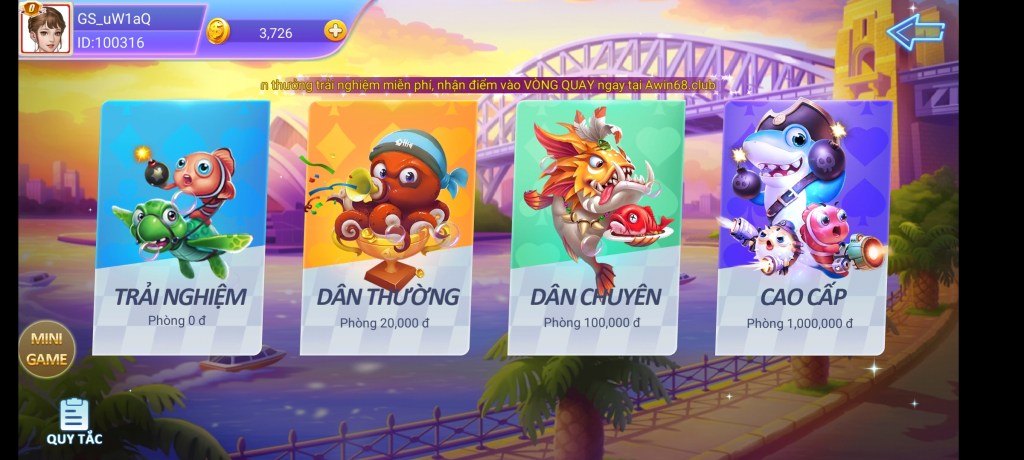This screenshot has width=1024, height=460.
Task: Open the Cao Cấp 1,000,000 đ room
Action: (803, 228)
